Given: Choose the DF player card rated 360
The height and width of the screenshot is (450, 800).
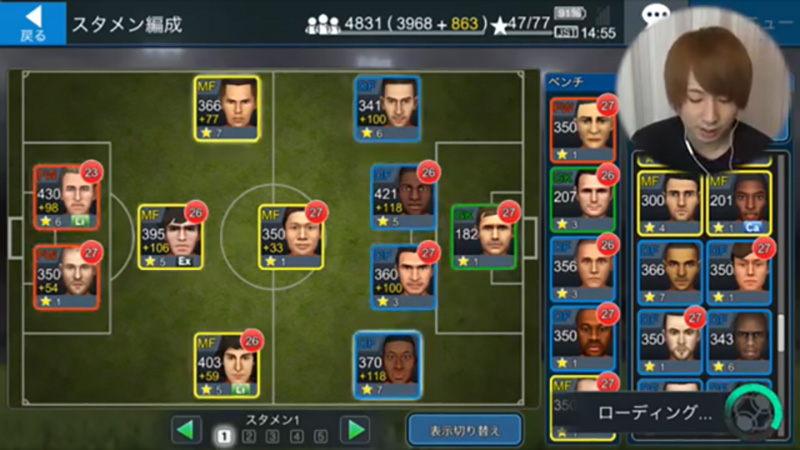Looking at the screenshot, I should click(x=403, y=277).
